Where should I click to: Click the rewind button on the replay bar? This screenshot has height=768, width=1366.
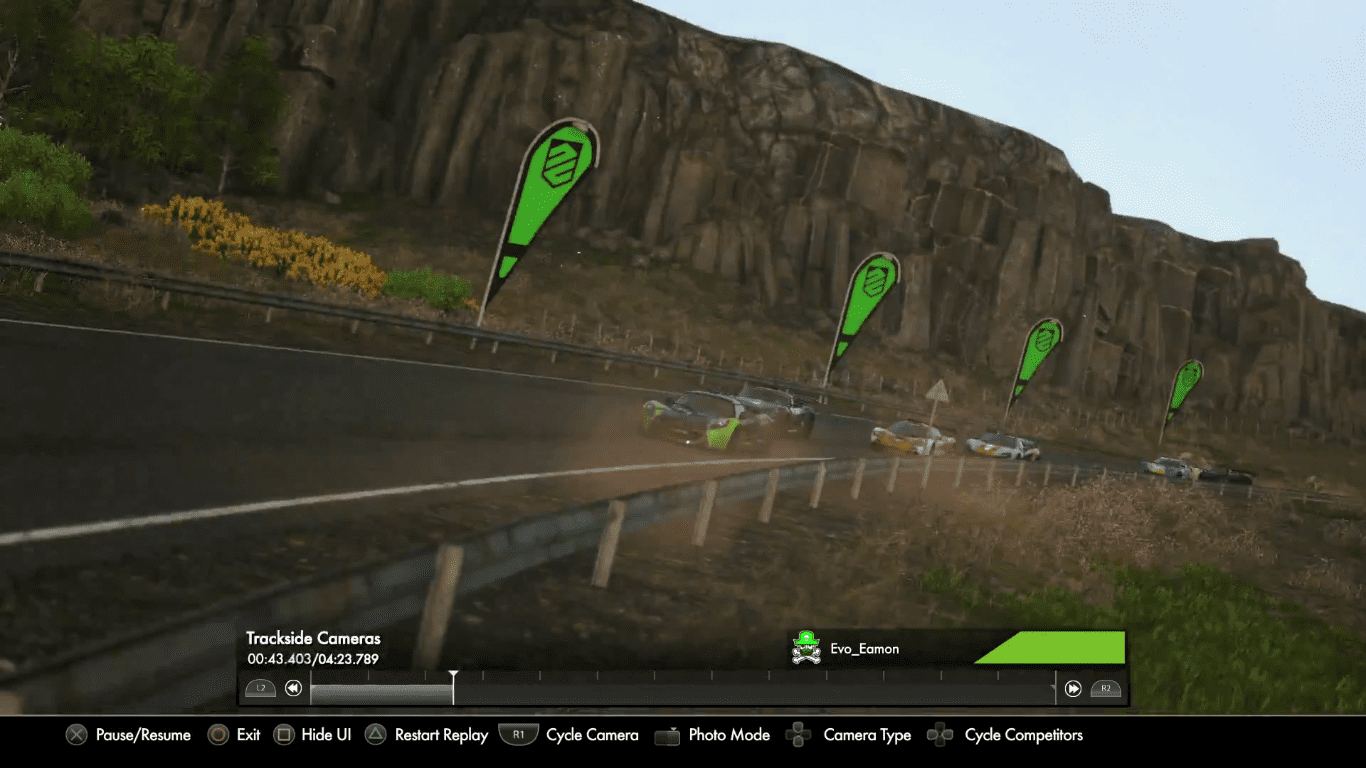coord(293,688)
